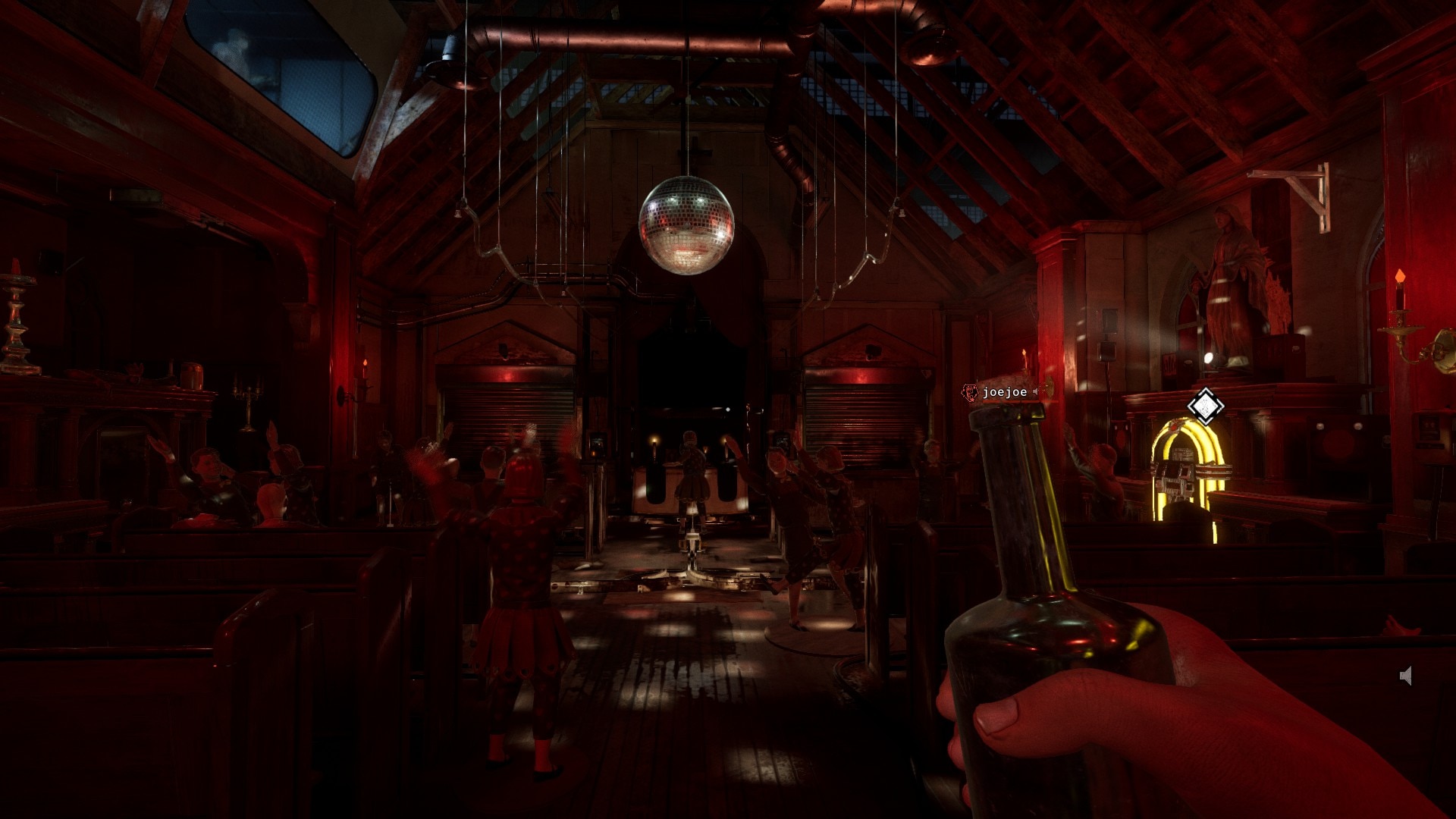Select the speaker icon beside joejoe's name
This screenshot has width=1456, height=819.
[1035, 392]
